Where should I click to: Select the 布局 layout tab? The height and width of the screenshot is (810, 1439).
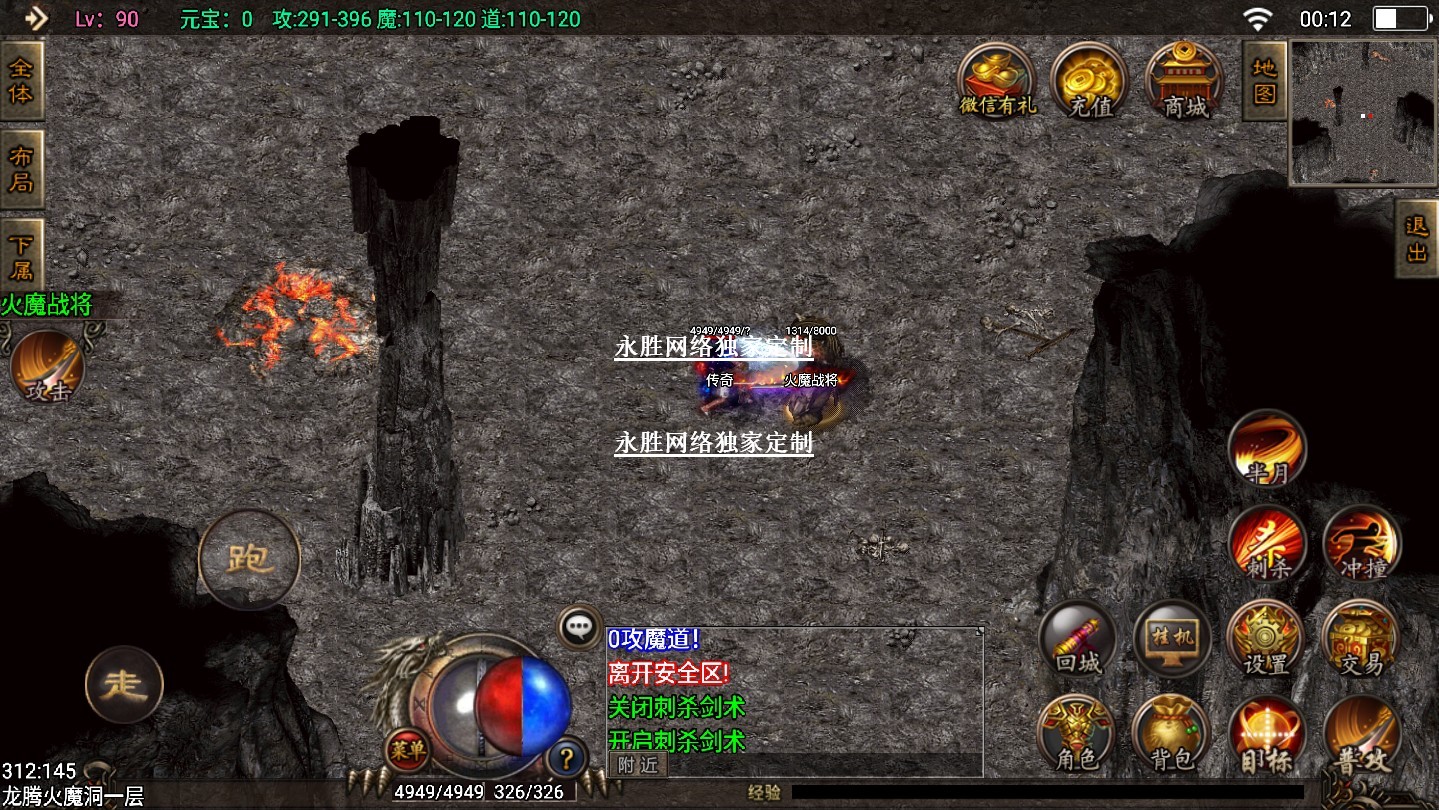click(21, 169)
